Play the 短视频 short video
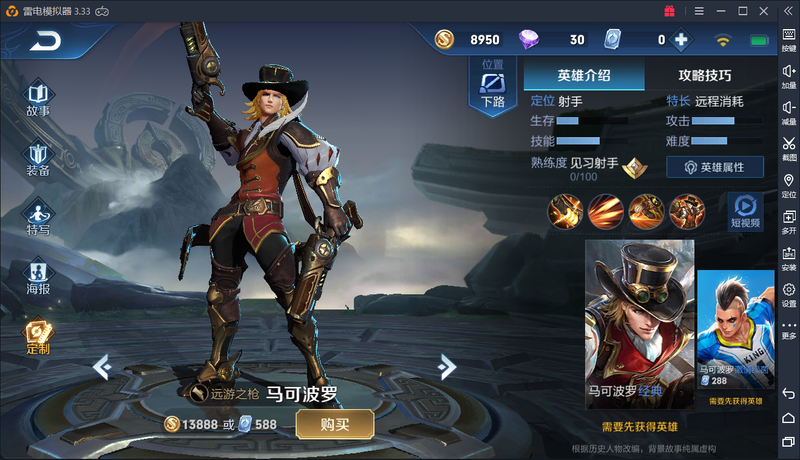Image resolution: width=800 pixels, height=460 pixels. (x=745, y=210)
